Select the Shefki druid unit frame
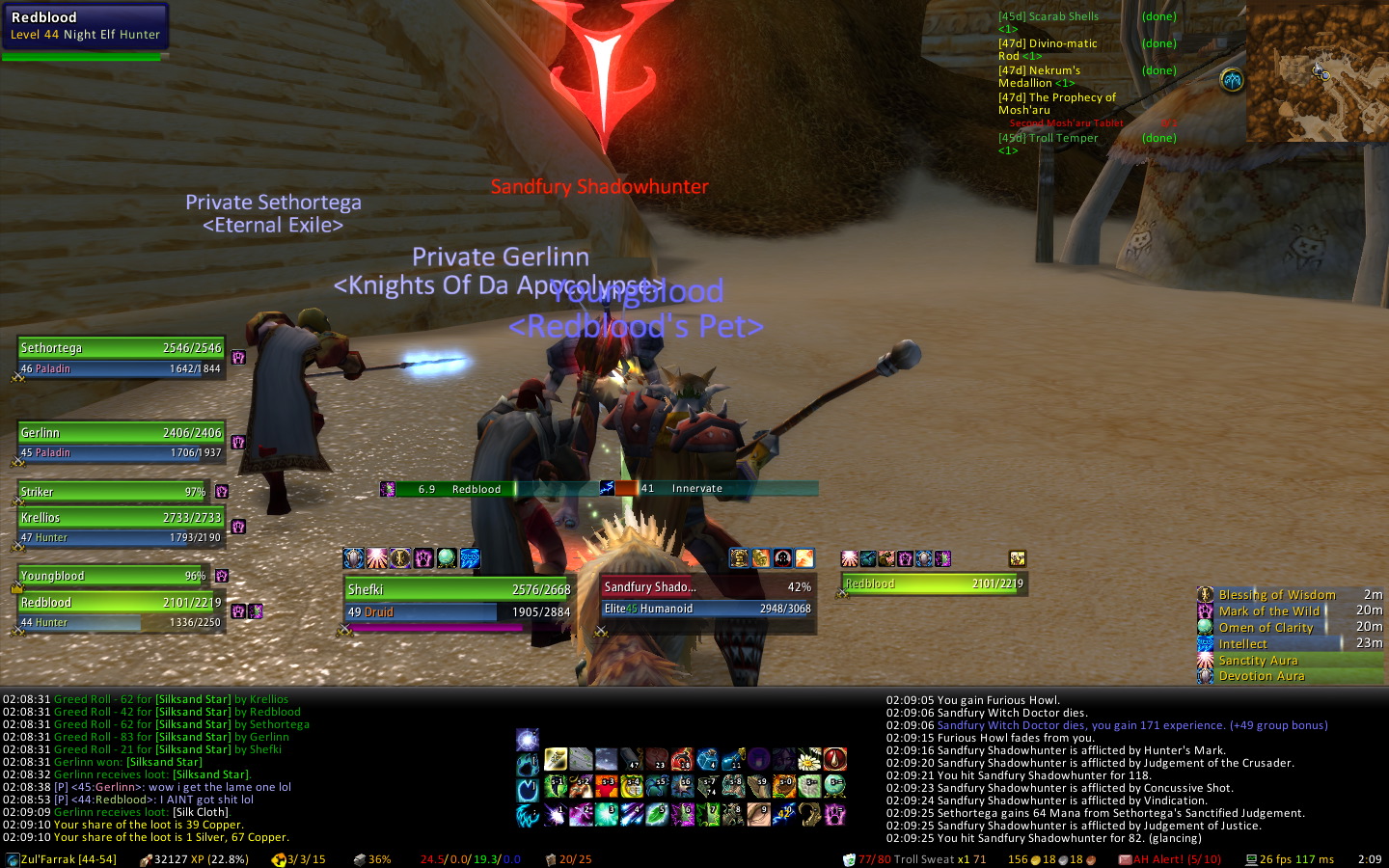The height and width of the screenshot is (868, 1389). click(458, 589)
